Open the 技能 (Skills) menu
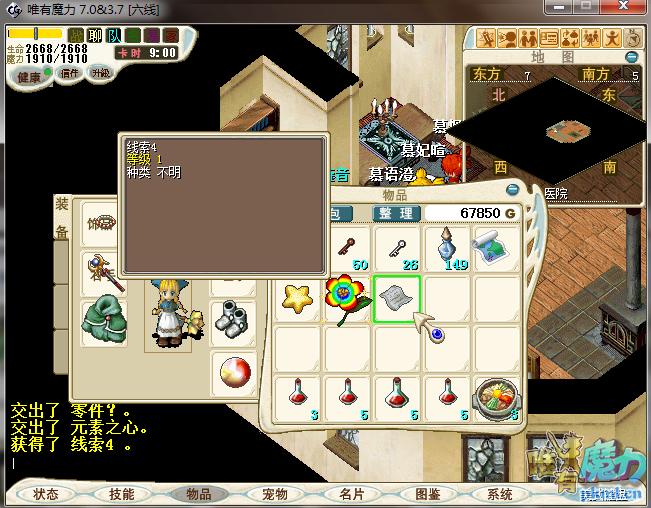The image size is (651, 508). click(122, 494)
